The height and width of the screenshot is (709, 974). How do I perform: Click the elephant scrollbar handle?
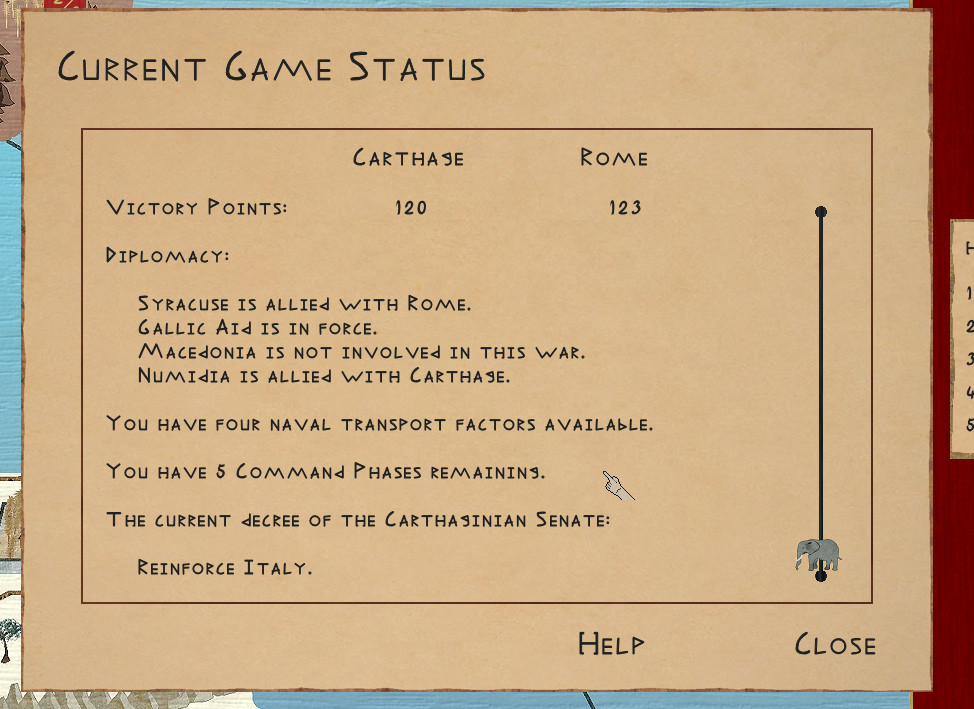point(818,554)
